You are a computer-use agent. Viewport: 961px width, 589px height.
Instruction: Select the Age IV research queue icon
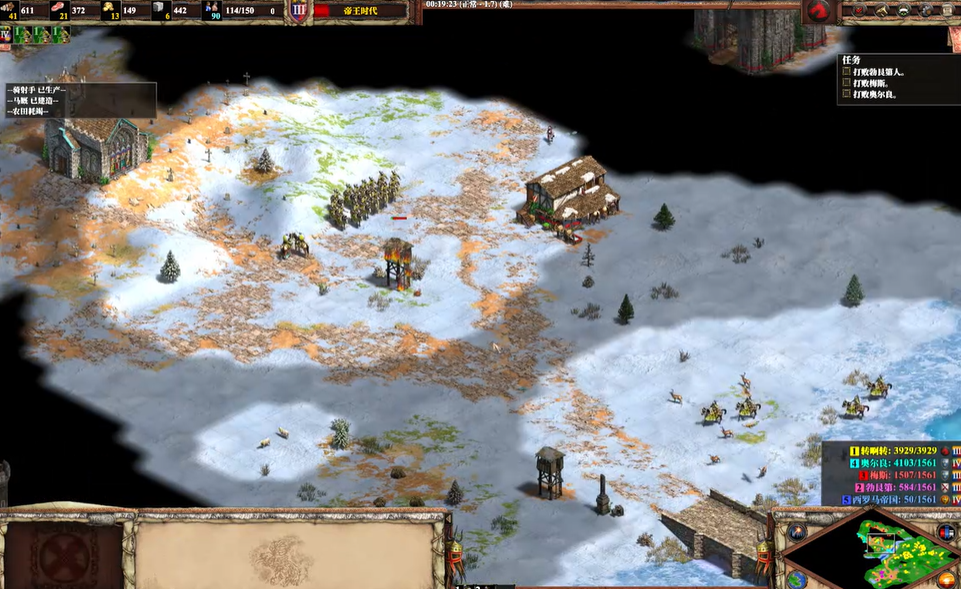[5, 34]
